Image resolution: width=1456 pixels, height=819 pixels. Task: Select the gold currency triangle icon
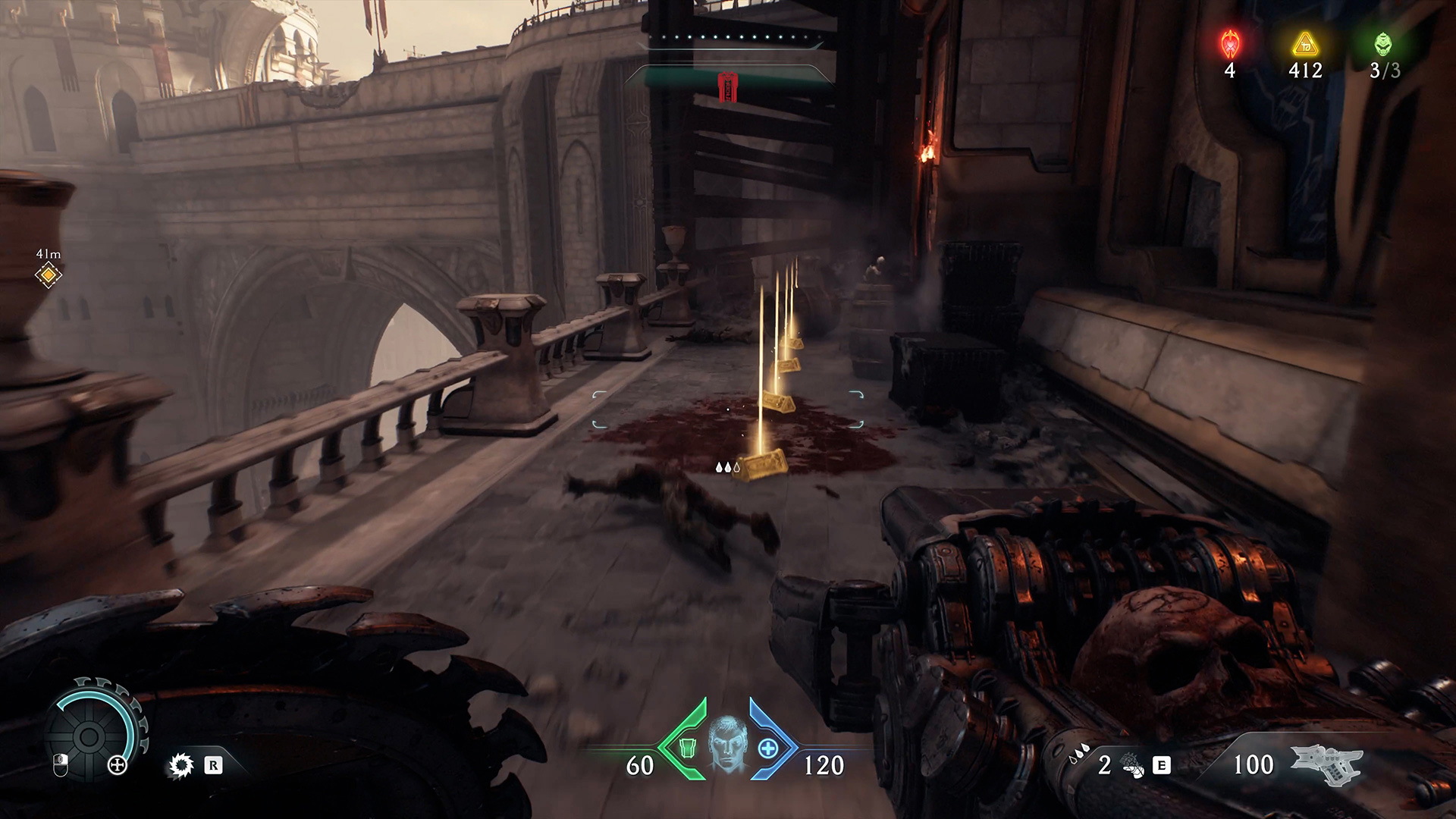click(x=1305, y=45)
